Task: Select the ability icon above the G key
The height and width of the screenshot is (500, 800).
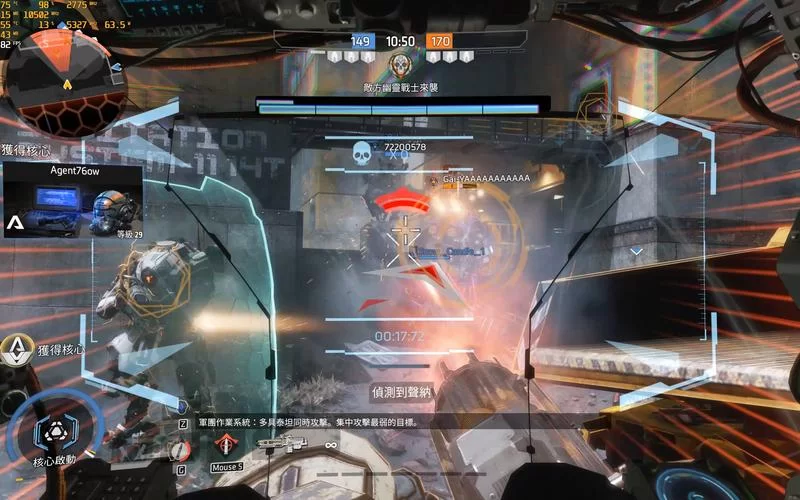Action: [181, 451]
